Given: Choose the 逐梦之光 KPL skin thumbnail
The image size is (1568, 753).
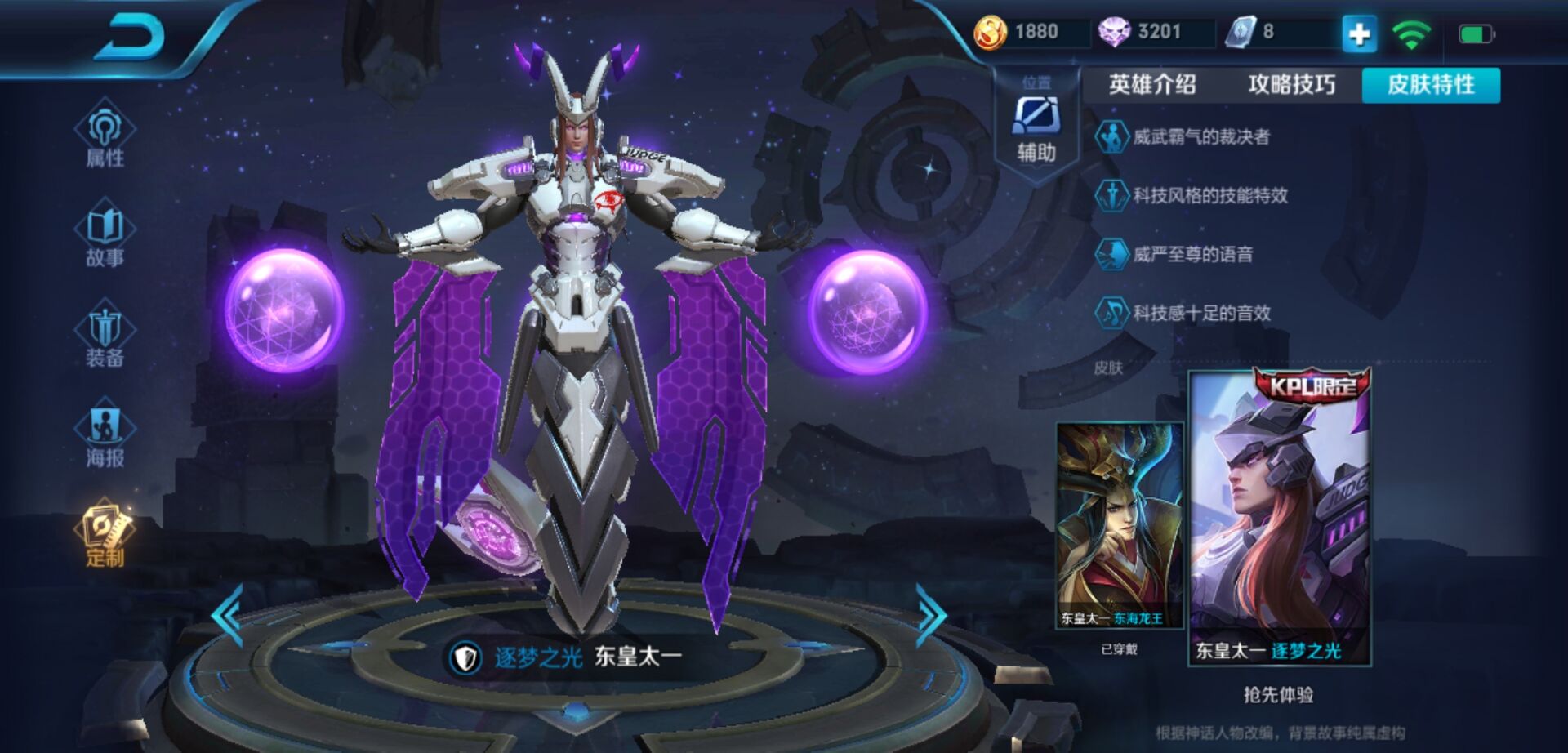Looking at the screenshot, I should 1280,519.
